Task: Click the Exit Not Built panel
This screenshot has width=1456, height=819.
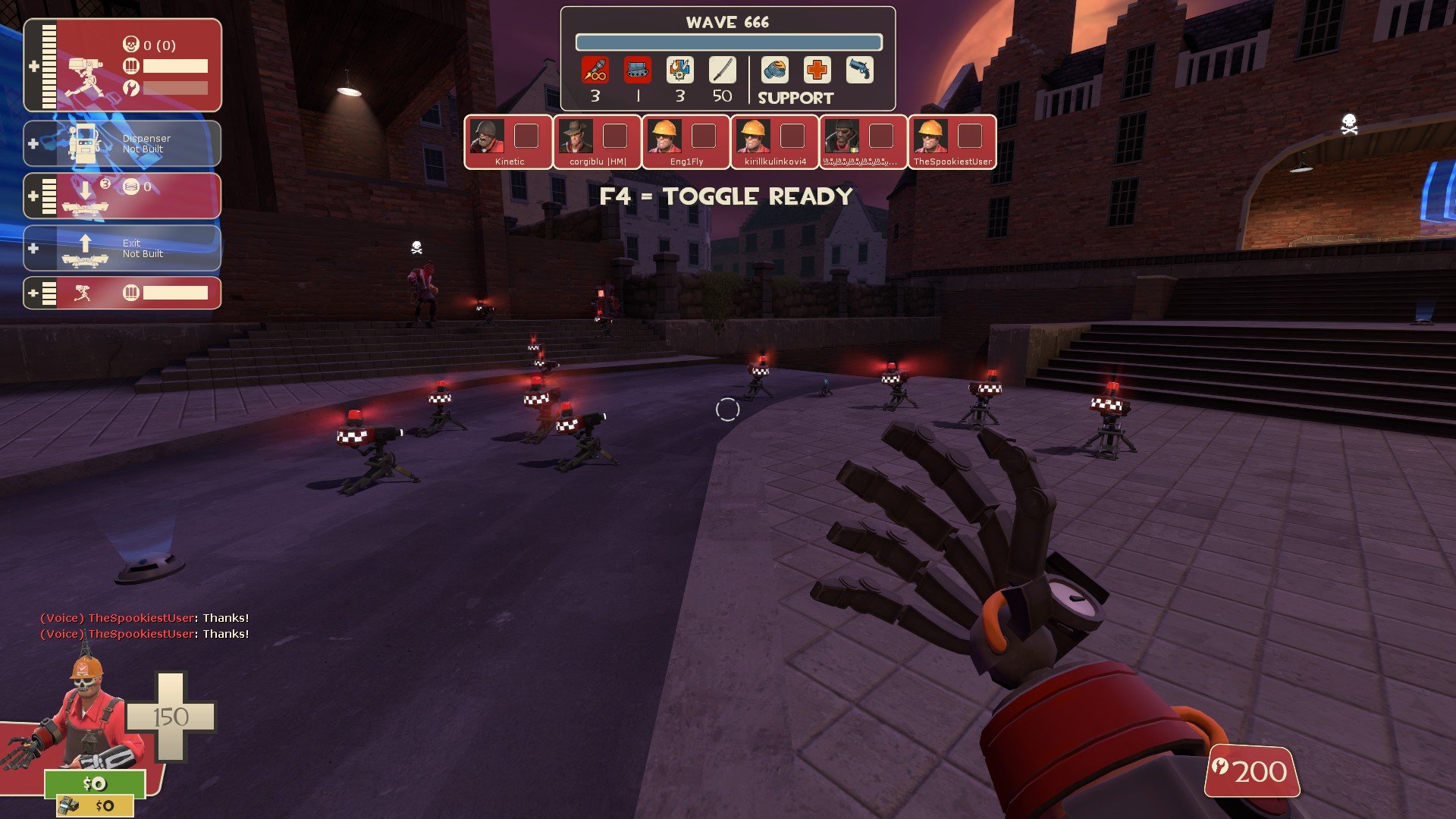Action: point(123,248)
